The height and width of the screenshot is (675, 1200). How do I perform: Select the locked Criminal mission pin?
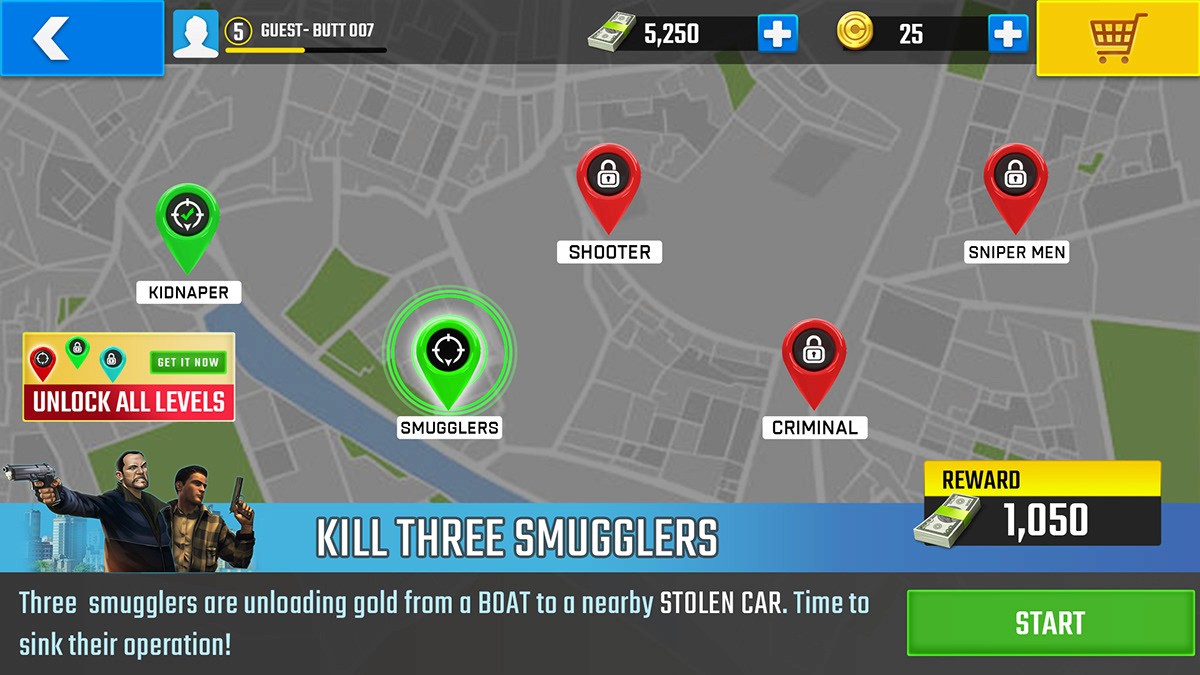(x=813, y=354)
